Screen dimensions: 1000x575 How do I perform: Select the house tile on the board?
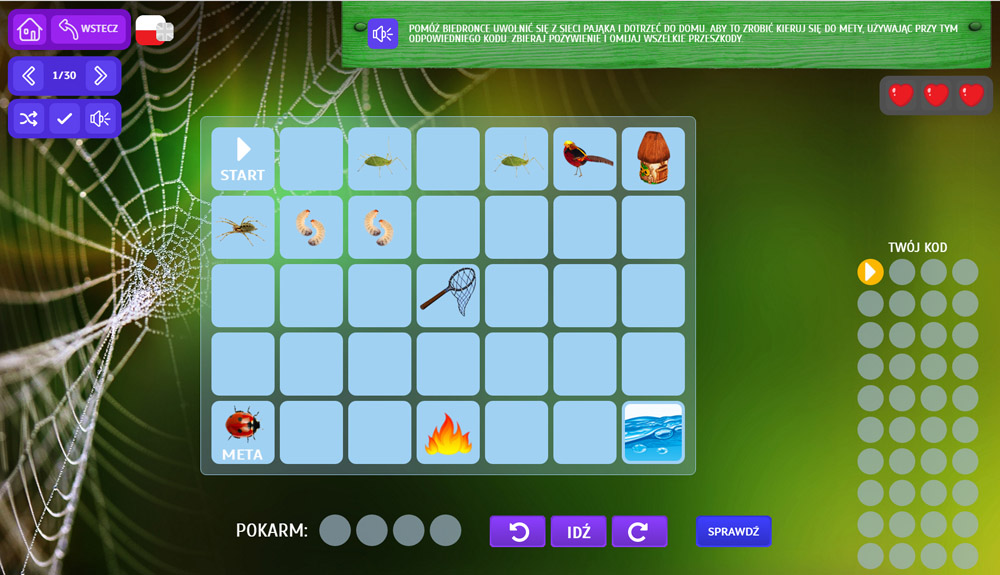point(654,159)
